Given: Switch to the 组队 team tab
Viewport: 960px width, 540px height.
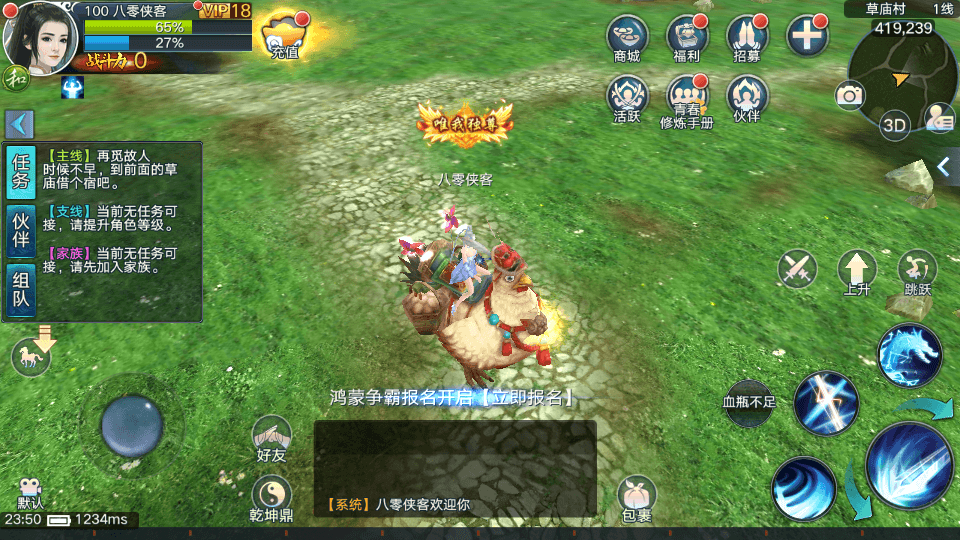Looking at the screenshot, I should (x=20, y=290).
